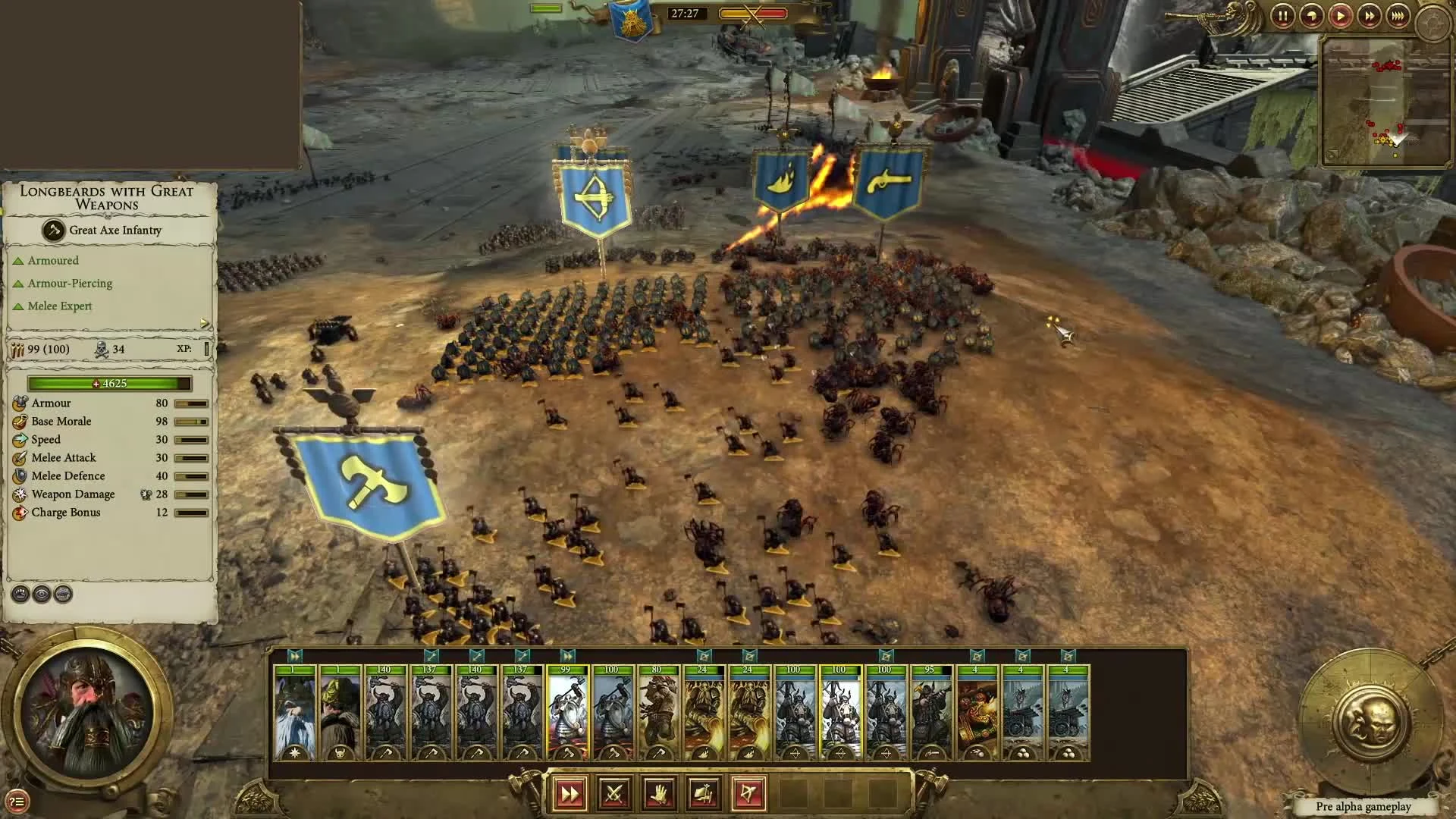Click the Armour shield icon in stats panel

(19, 403)
